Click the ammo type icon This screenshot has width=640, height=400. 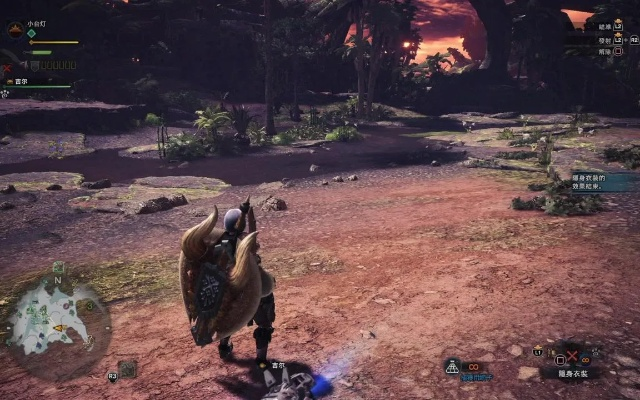(452, 367)
